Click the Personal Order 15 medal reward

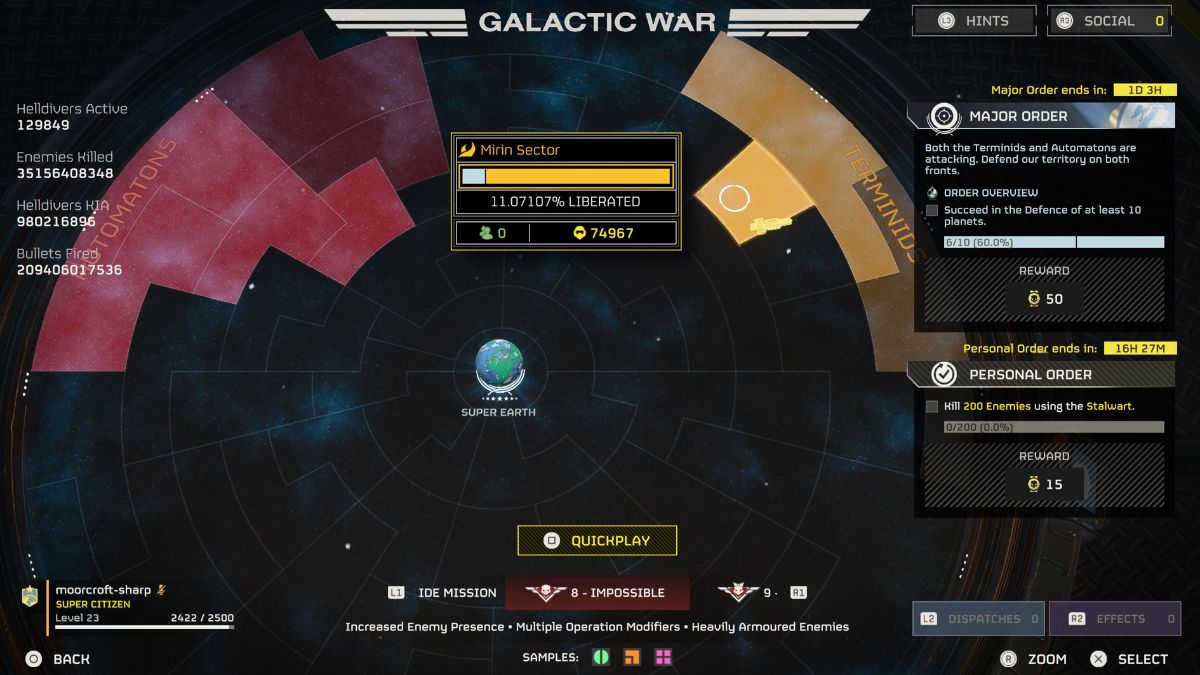(x=1044, y=484)
